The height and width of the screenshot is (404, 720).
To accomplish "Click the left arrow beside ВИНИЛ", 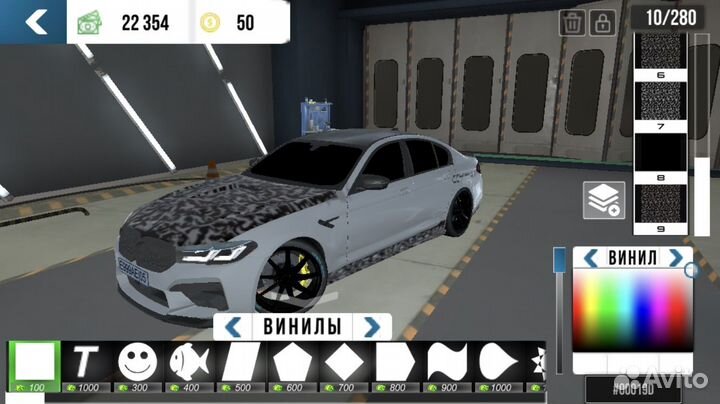I will [591, 258].
